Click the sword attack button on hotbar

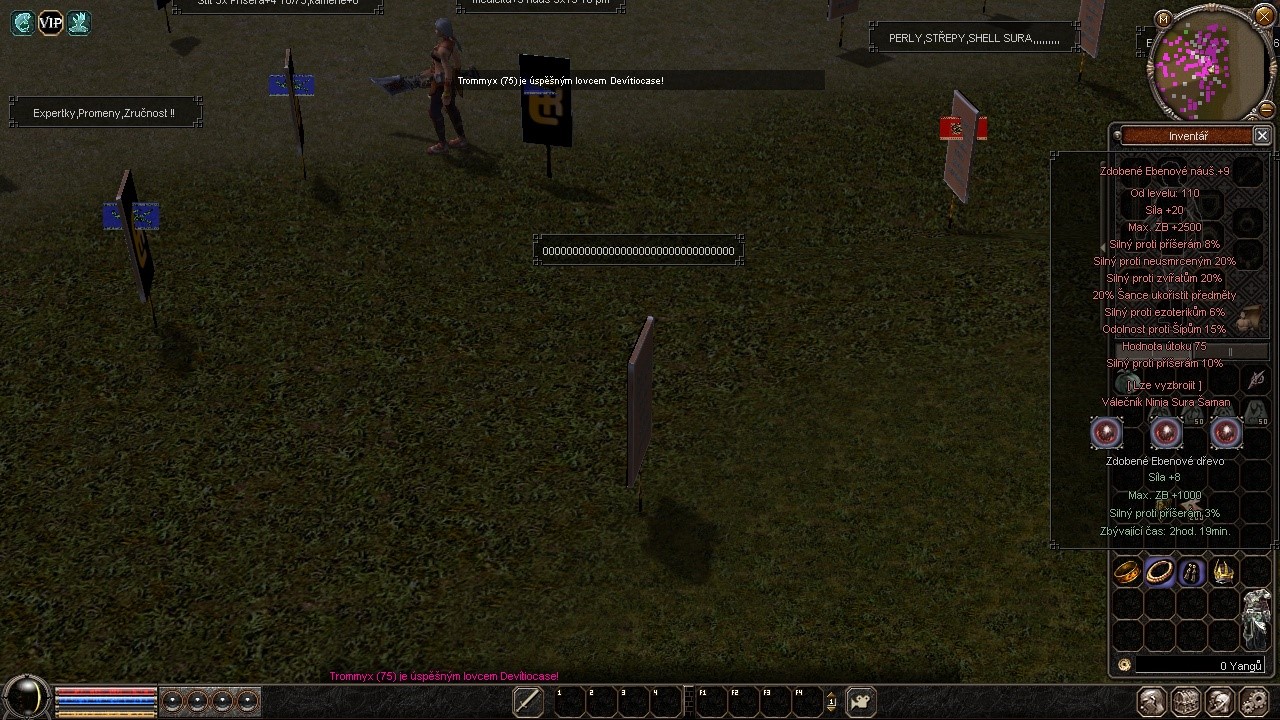pos(528,701)
